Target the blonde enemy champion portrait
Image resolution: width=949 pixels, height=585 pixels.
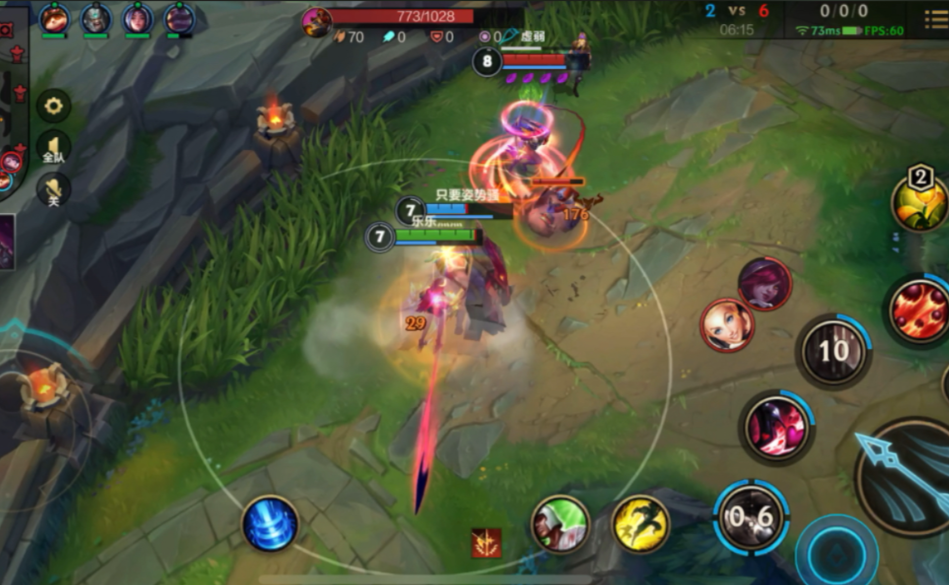coord(727,325)
